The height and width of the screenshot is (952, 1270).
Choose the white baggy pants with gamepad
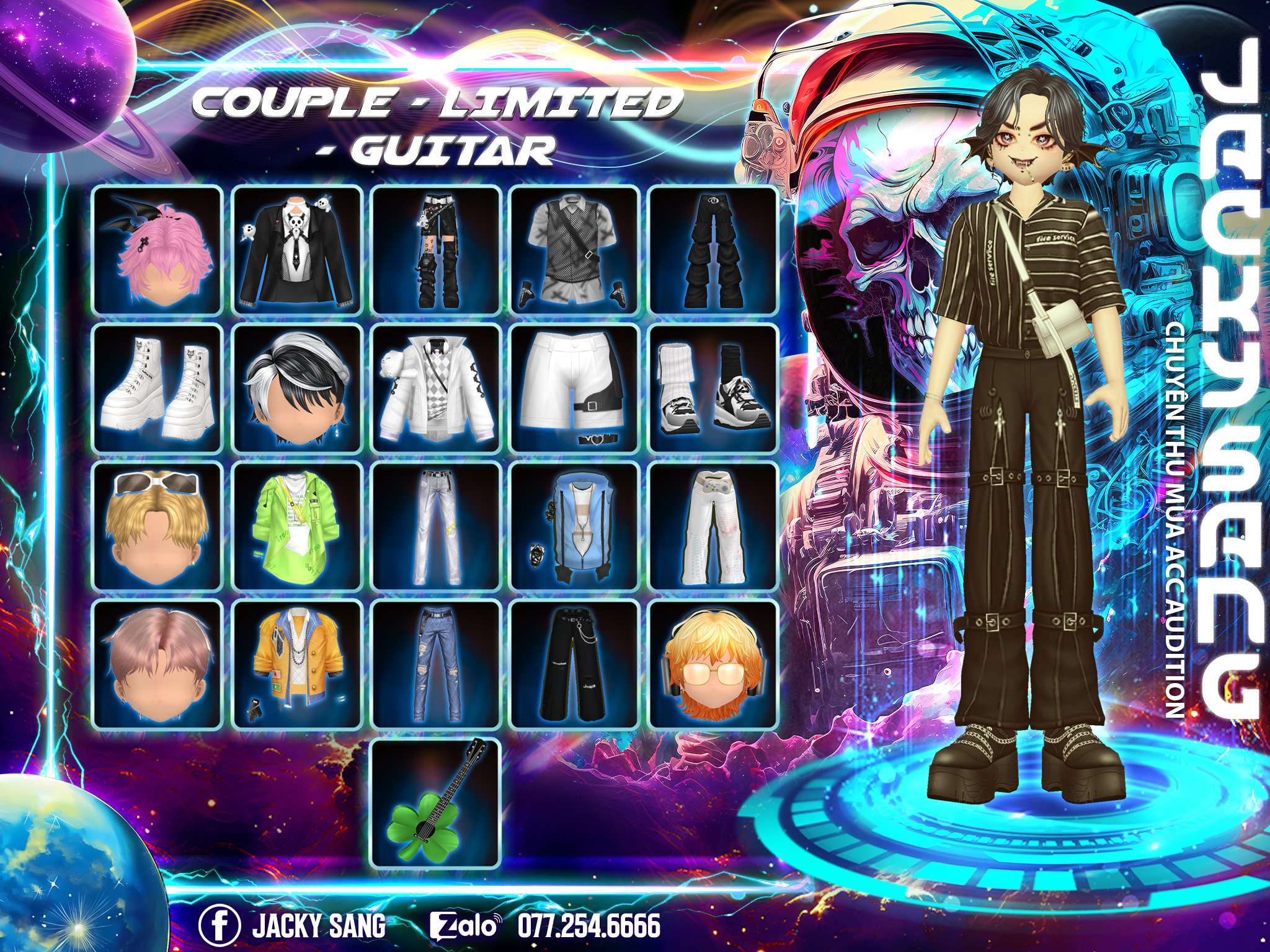pyautogui.click(x=713, y=526)
